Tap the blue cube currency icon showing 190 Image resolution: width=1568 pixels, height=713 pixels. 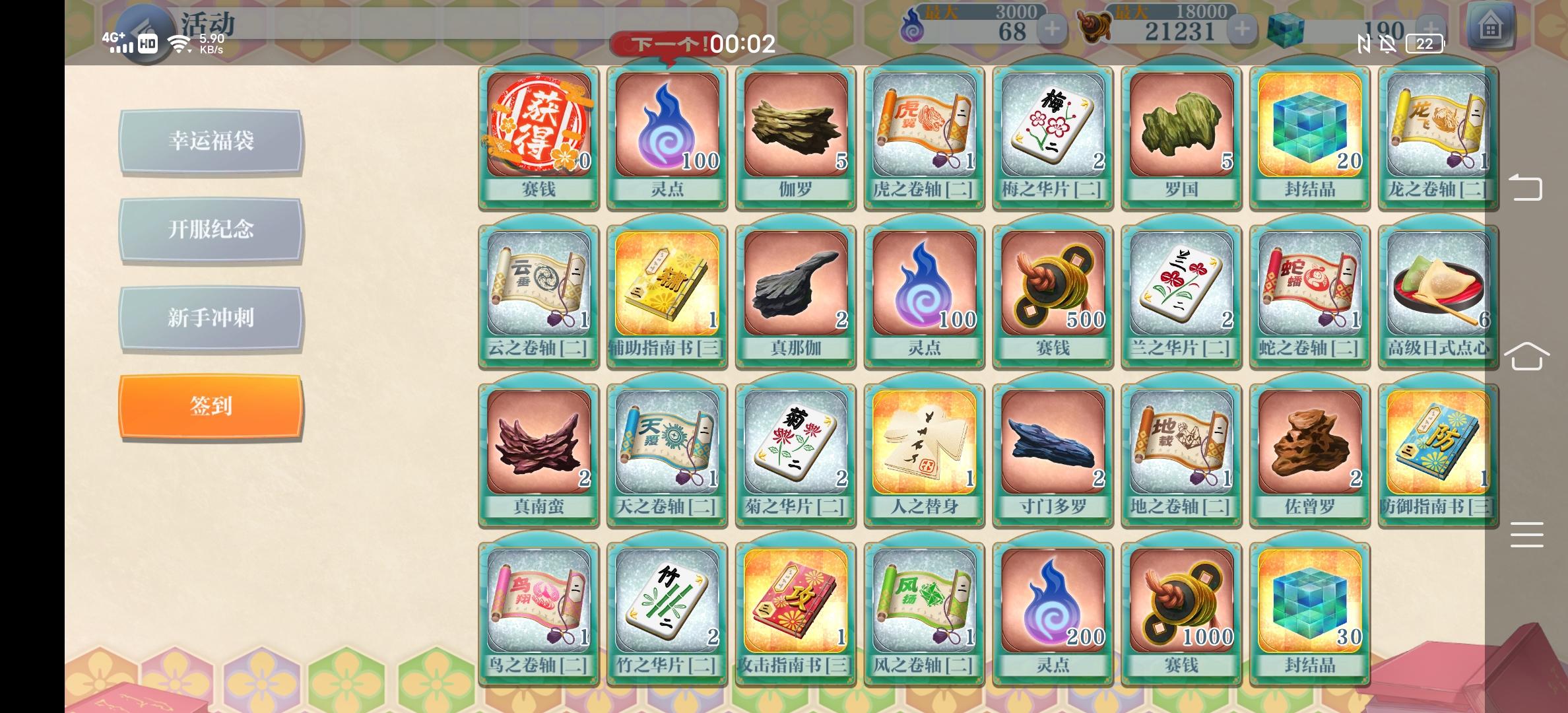click(1287, 28)
